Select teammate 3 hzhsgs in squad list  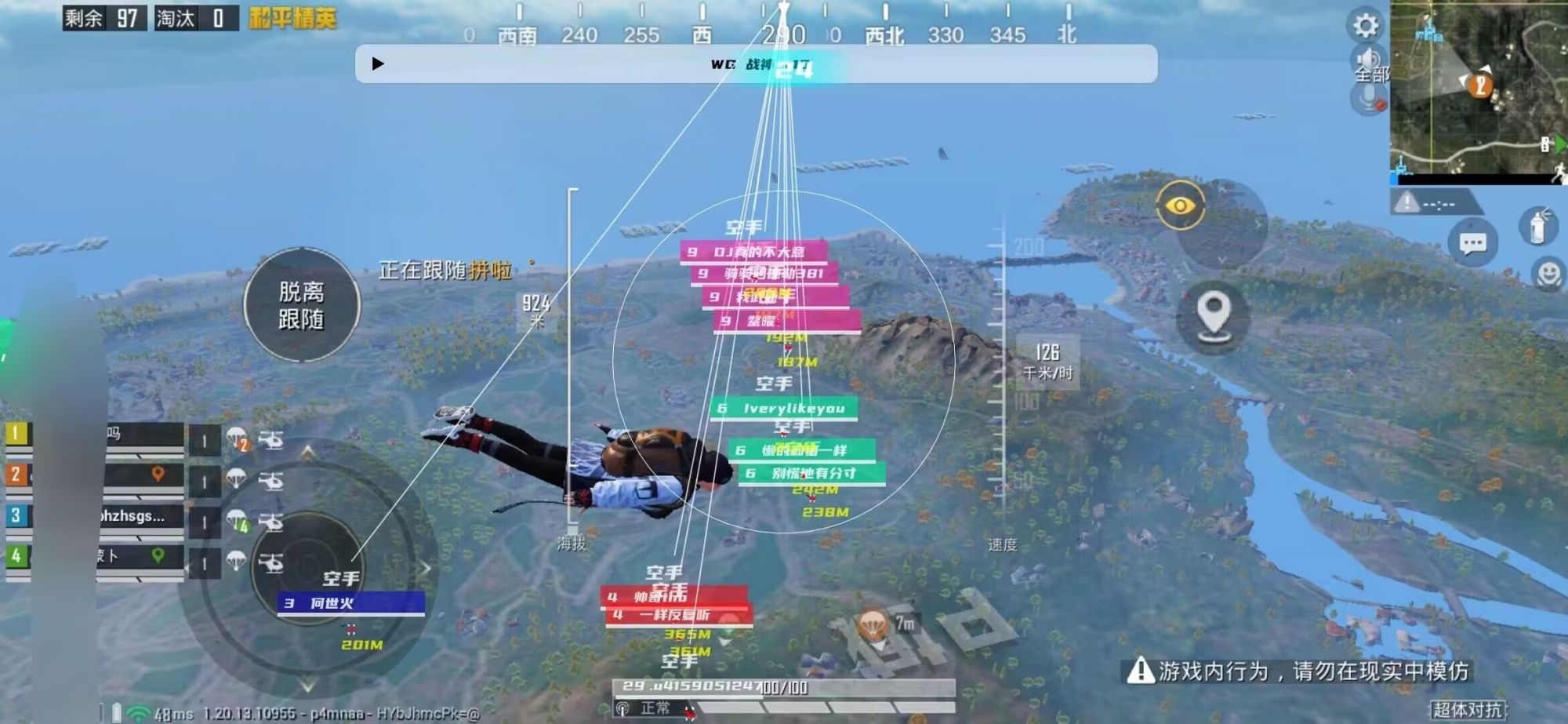(x=133, y=517)
